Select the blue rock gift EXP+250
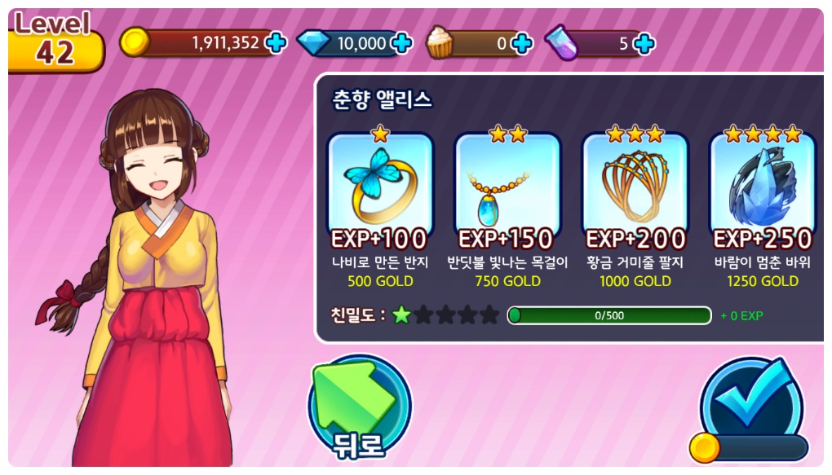 (762, 187)
